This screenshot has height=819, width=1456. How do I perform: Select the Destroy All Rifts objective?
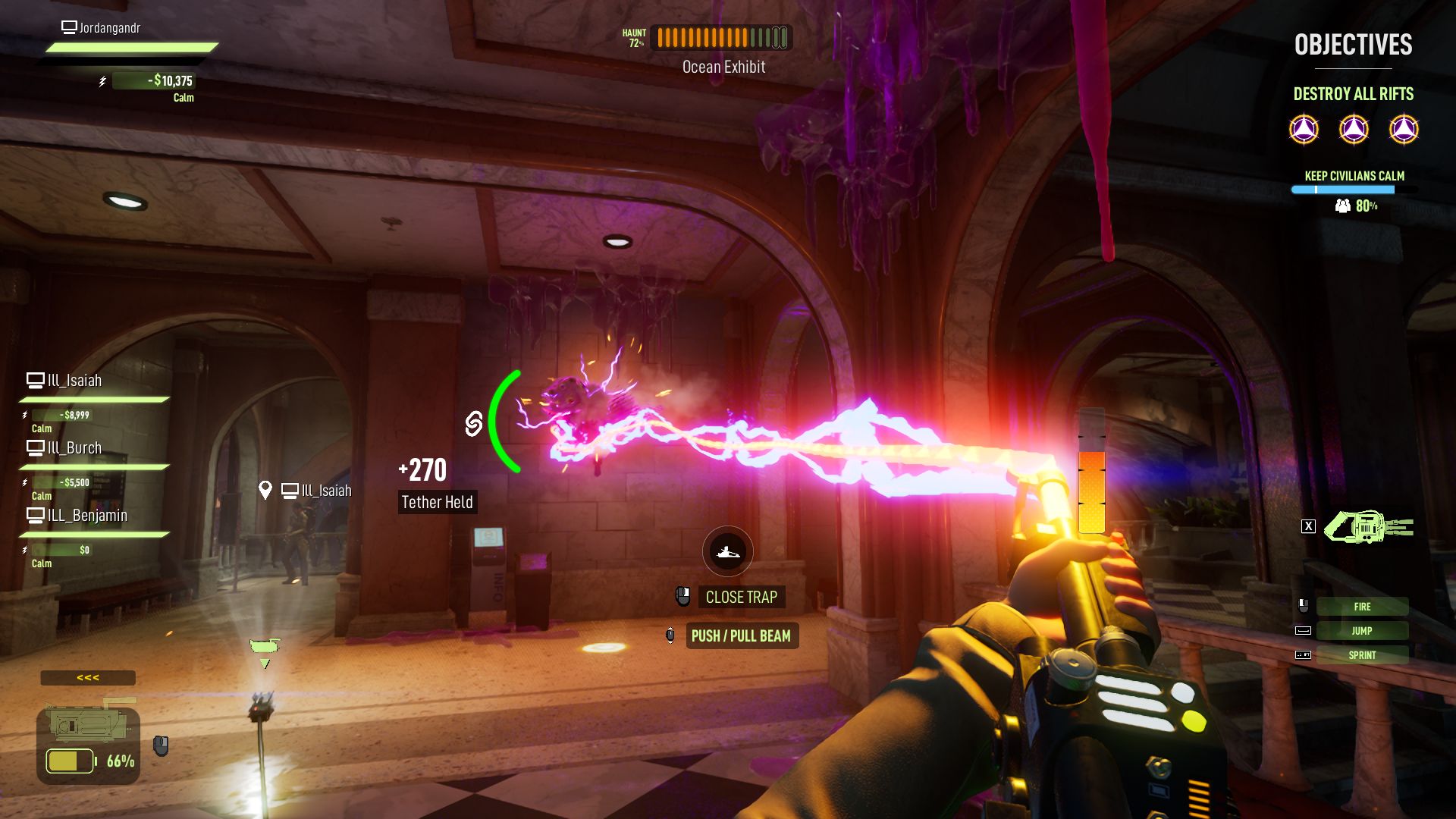pyautogui.click(x=1353, y=94)
